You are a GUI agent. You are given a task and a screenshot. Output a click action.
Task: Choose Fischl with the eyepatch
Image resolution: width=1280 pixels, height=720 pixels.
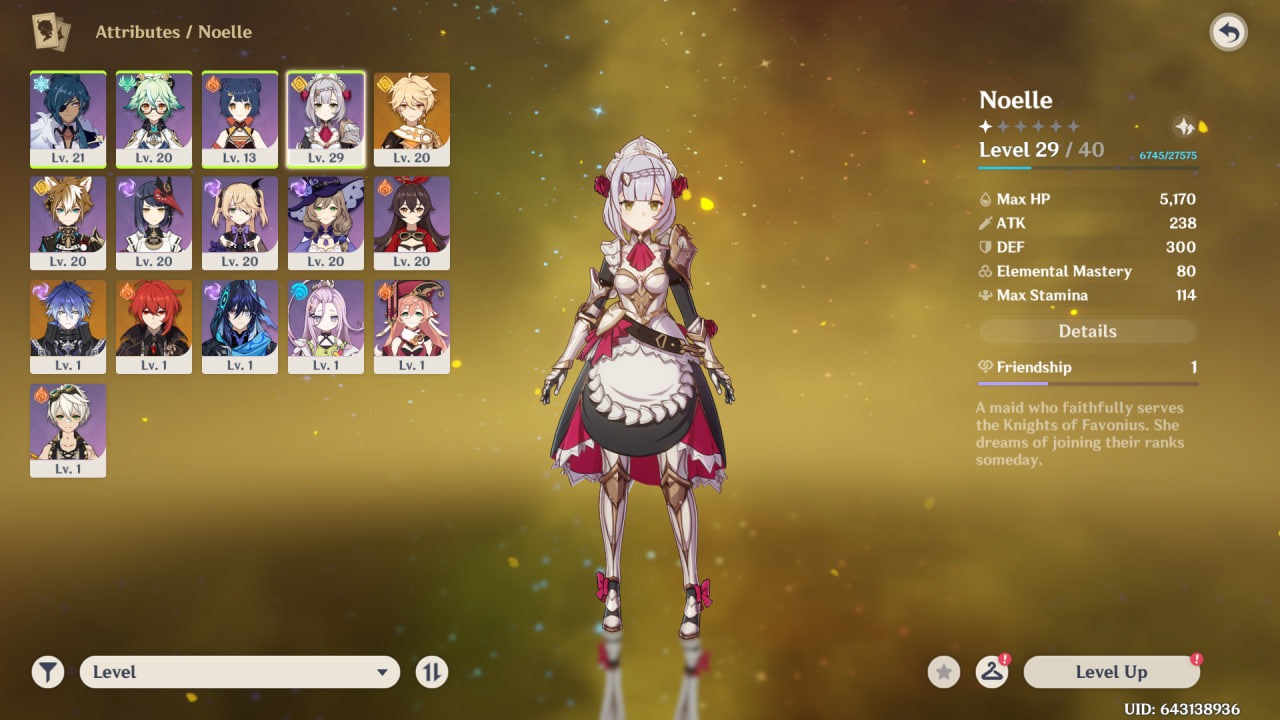pos(240,223)
